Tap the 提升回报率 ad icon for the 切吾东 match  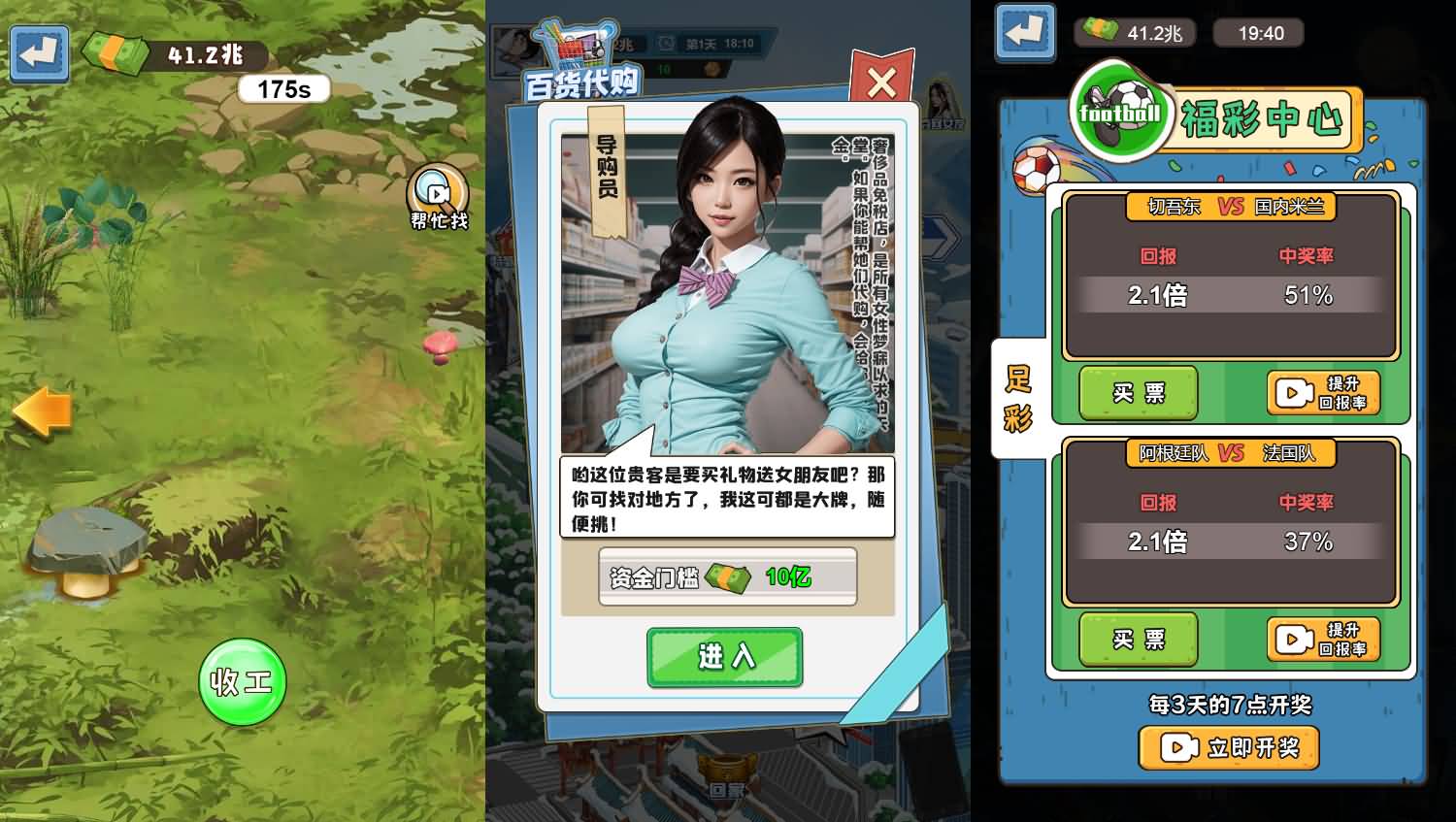(x=1293, y=393)
